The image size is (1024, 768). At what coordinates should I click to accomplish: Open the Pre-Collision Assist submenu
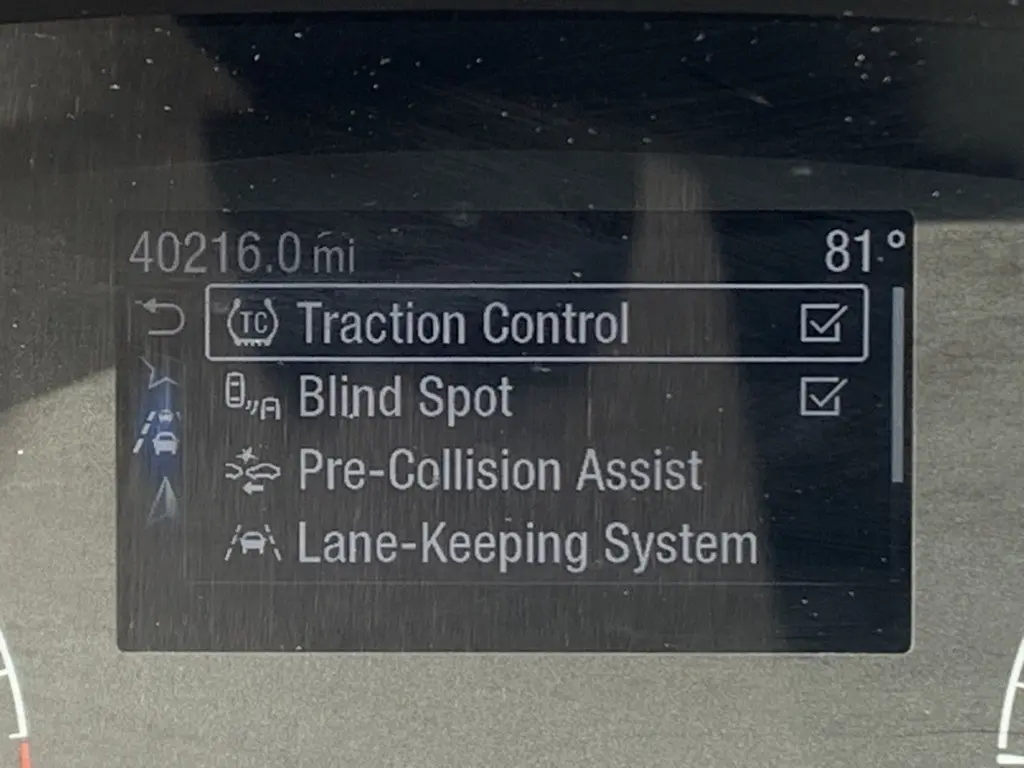pos(500,472)
